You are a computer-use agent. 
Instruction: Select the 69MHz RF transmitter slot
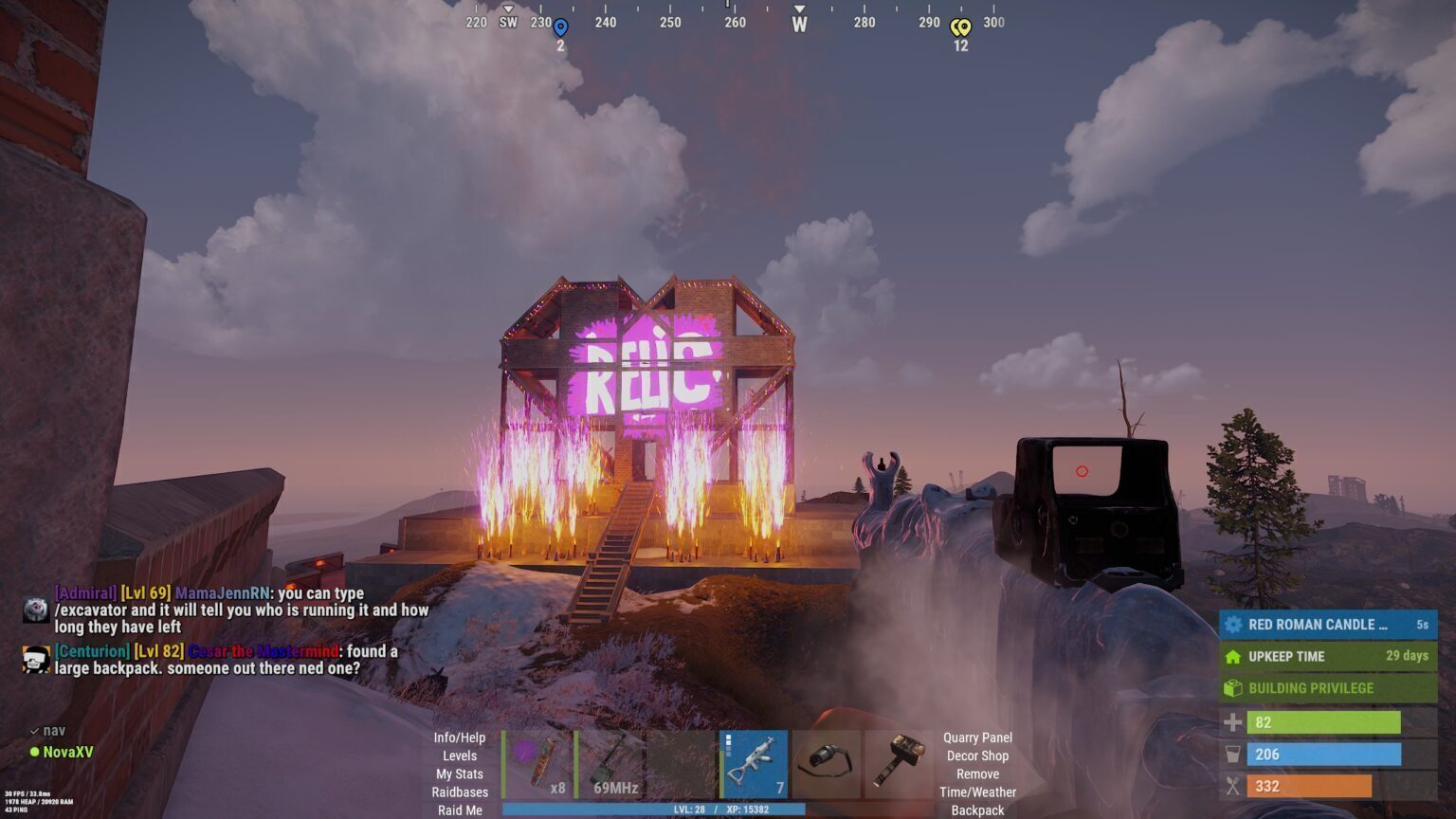click(610, 764)
